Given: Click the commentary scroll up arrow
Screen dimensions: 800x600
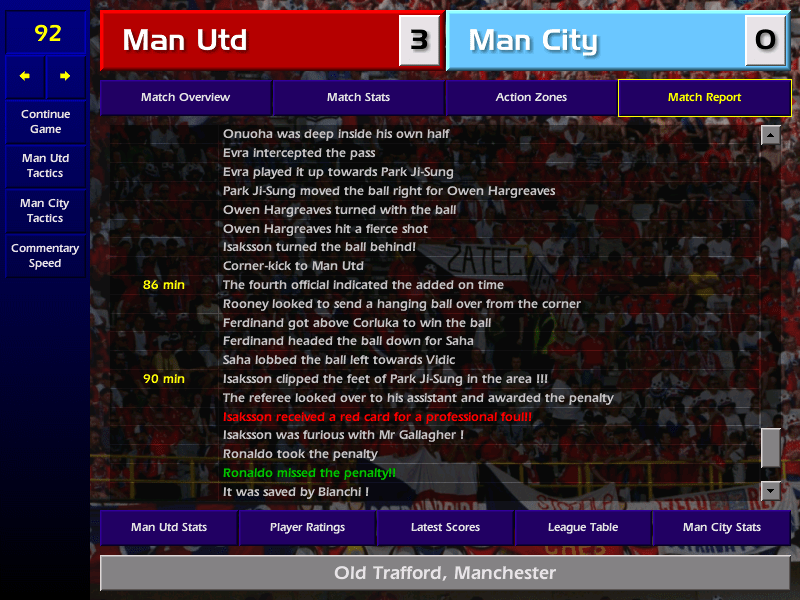Looking at the screenshot, I should (x=770, y=135).
